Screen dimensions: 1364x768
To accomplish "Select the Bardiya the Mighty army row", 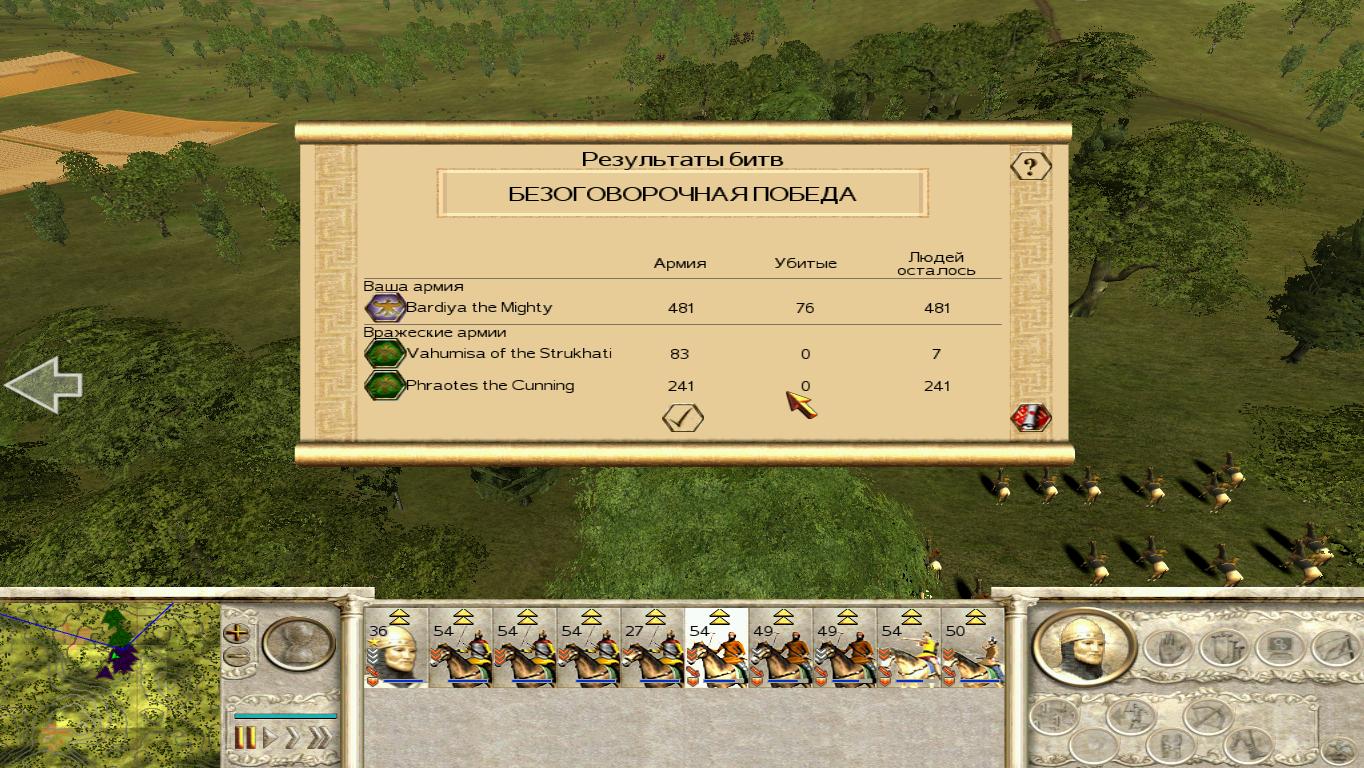I will click(x=478, y=308).
